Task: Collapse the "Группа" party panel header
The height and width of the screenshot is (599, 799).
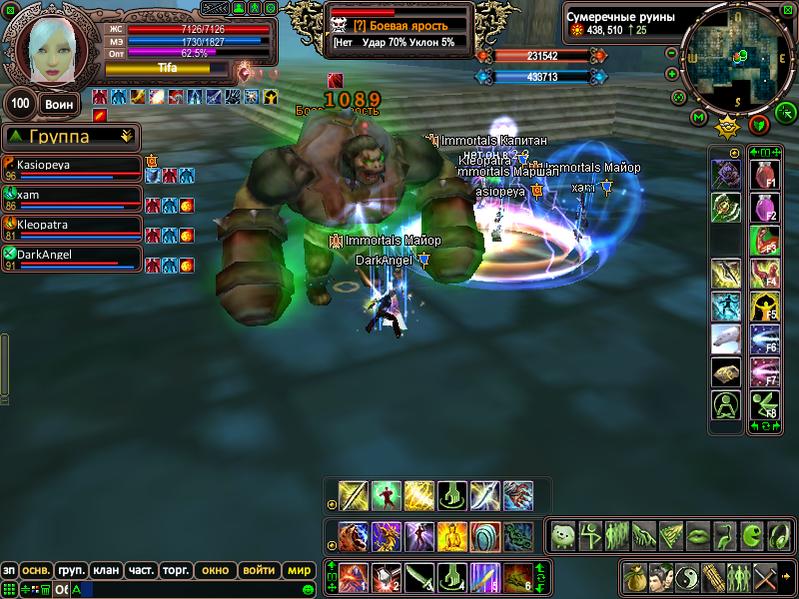Action: (126, 136)
